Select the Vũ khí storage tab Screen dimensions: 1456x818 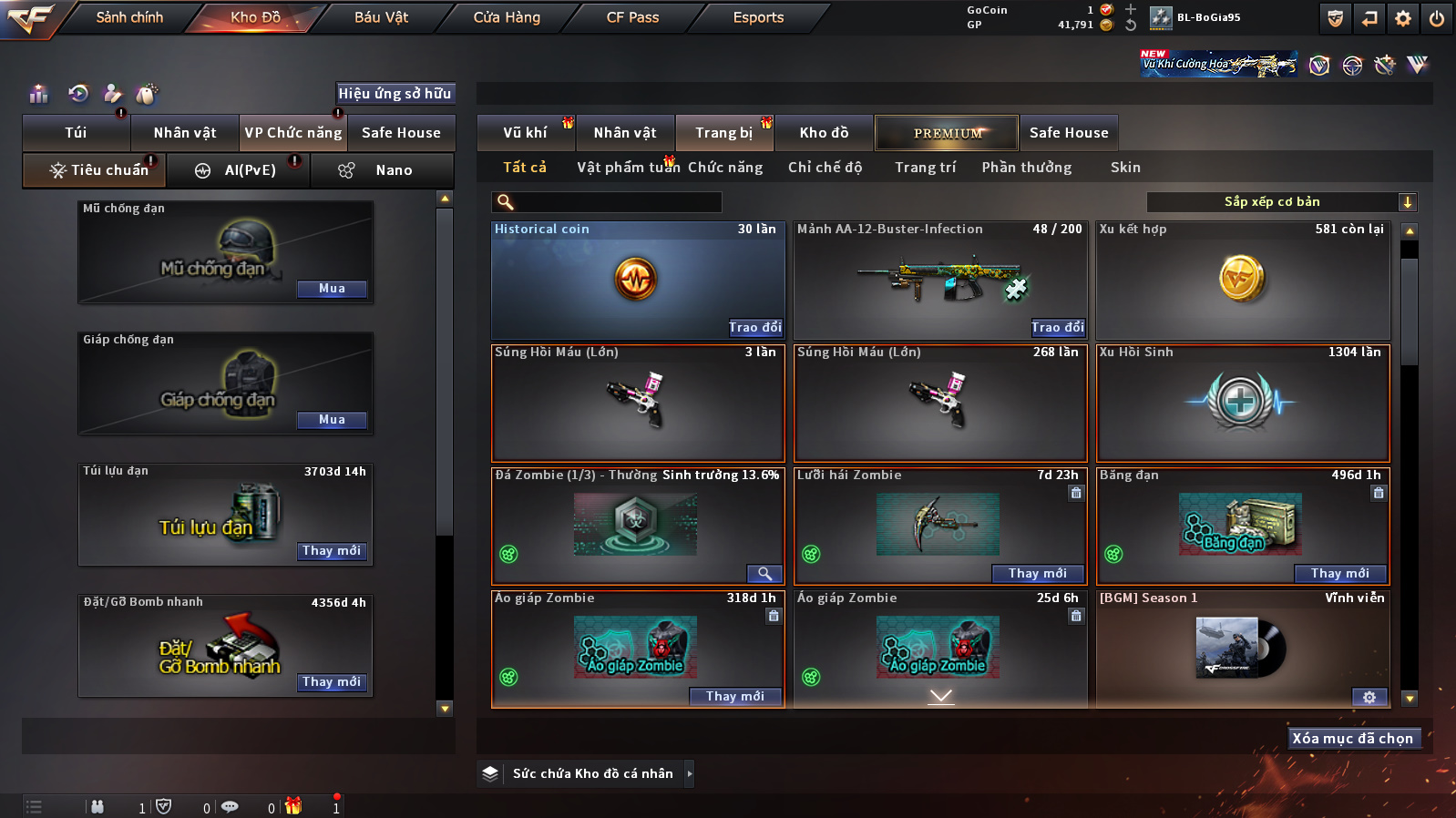tap(526, 133)
